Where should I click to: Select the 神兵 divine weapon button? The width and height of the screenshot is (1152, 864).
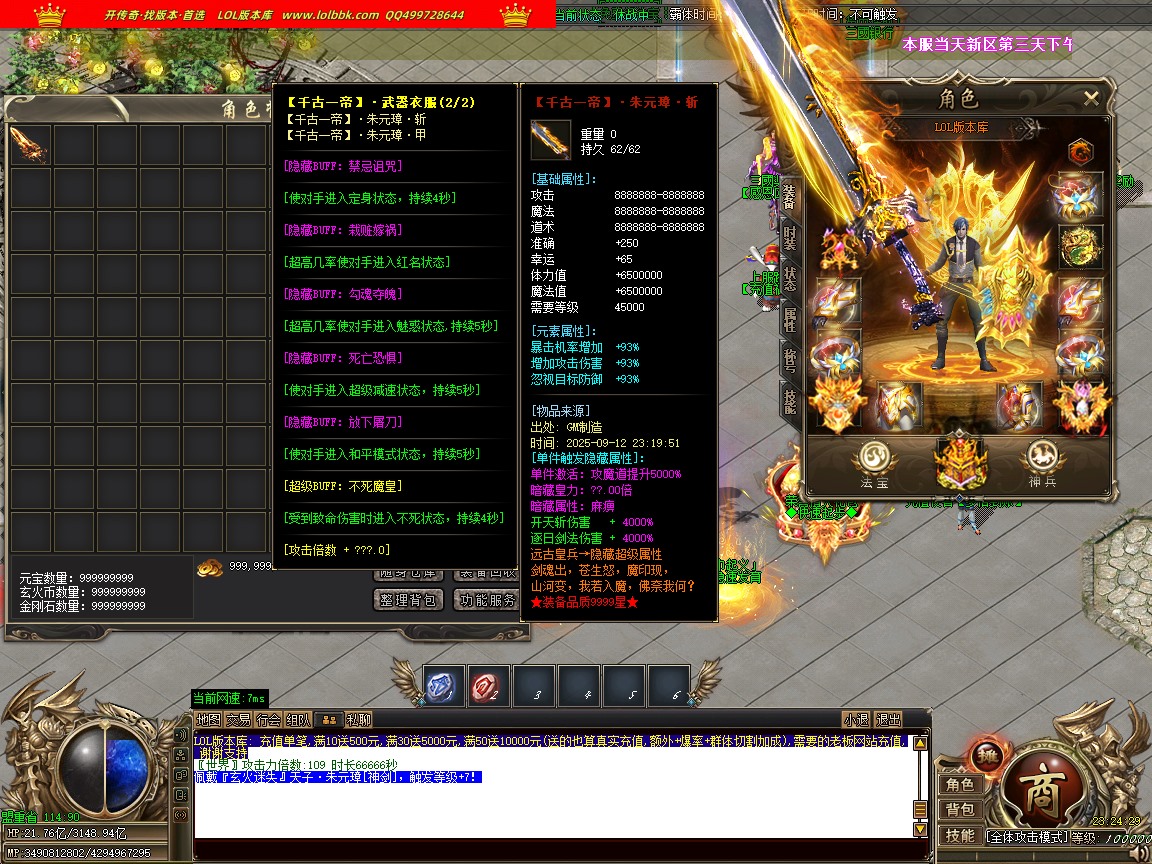[x=1040, y=463]
